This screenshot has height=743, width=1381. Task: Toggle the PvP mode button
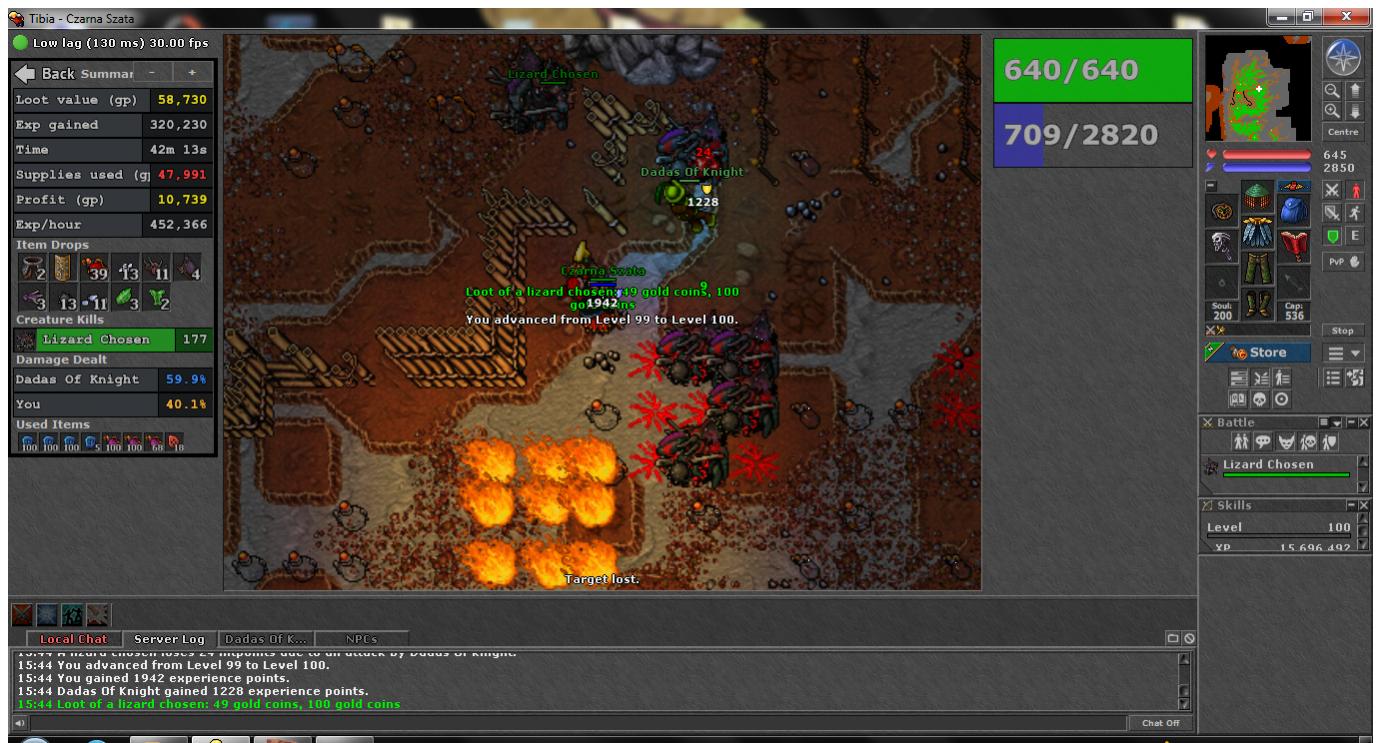[1342, 262]
